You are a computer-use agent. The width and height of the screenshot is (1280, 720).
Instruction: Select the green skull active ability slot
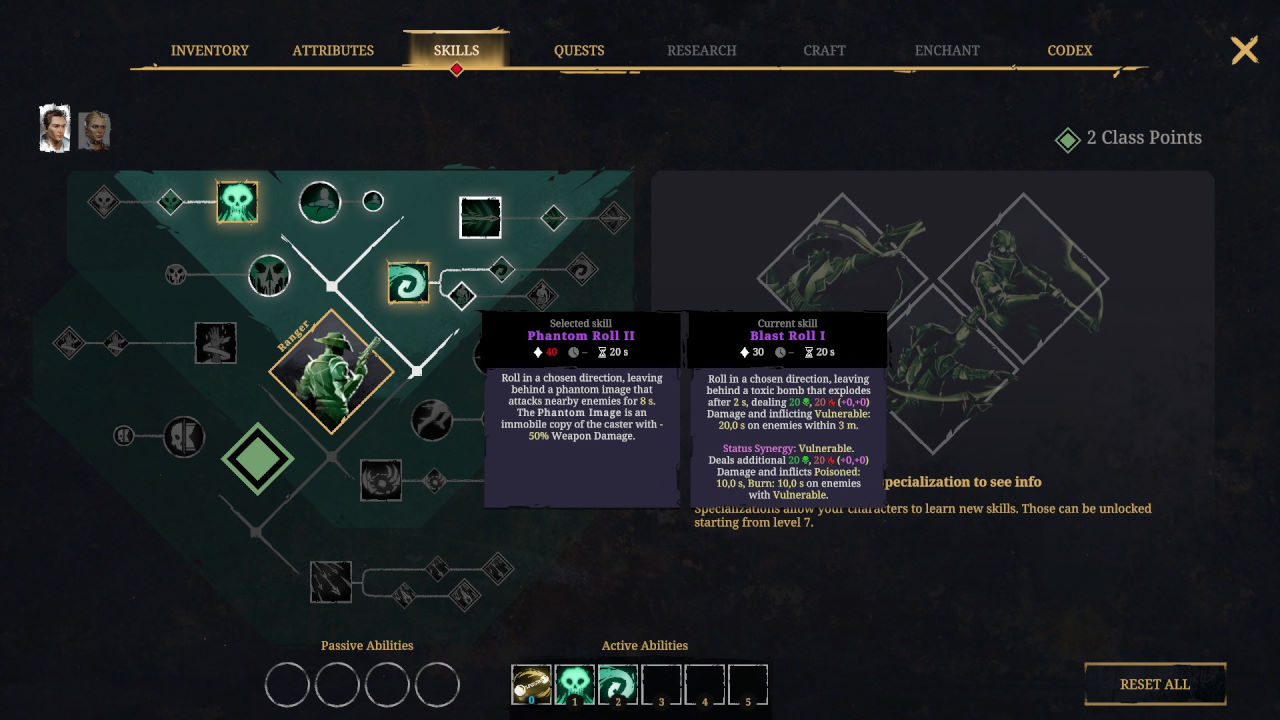[575, 685]
